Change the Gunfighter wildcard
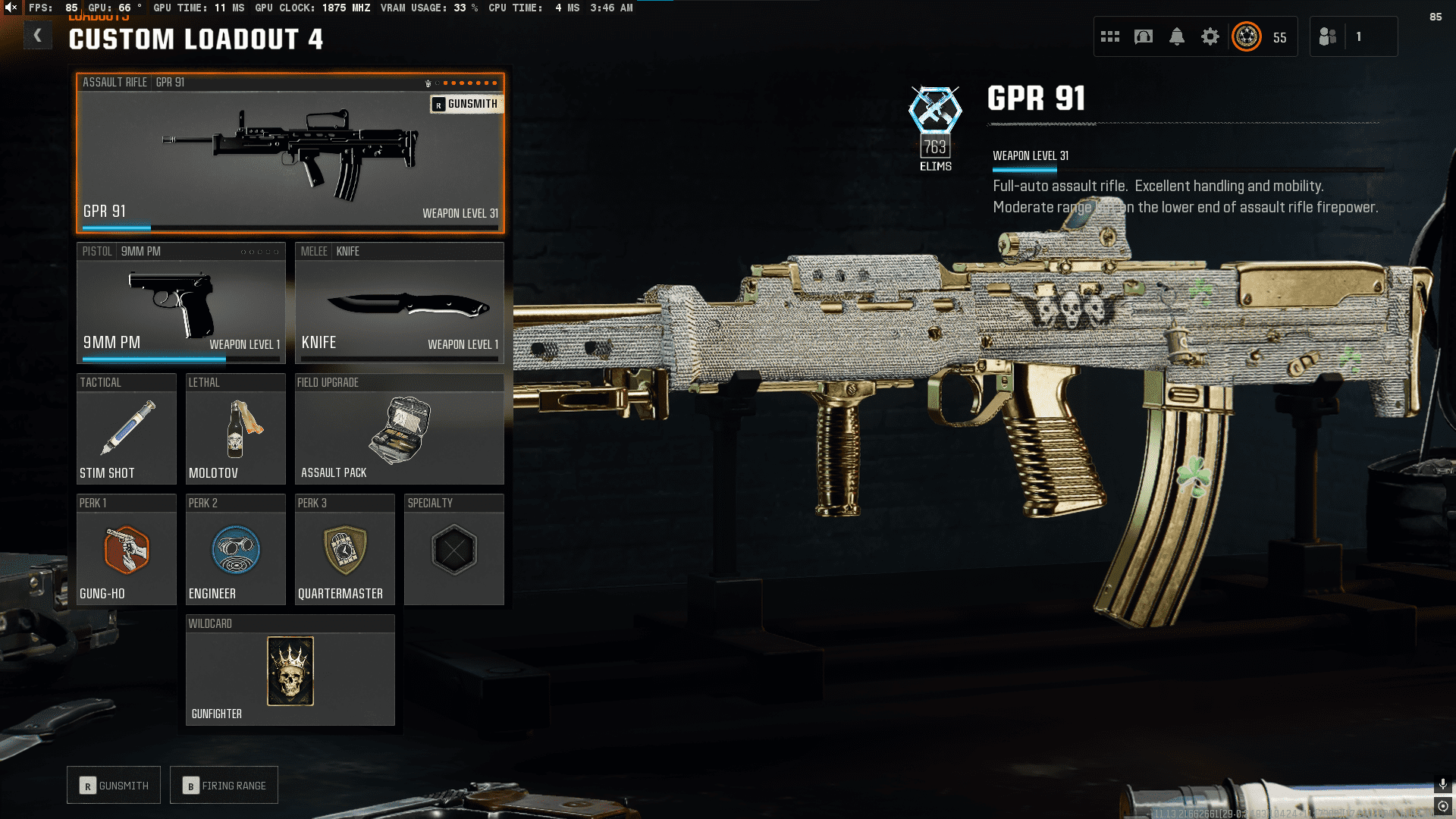This screenshot has height=819, width=1456. pos(290,671)
